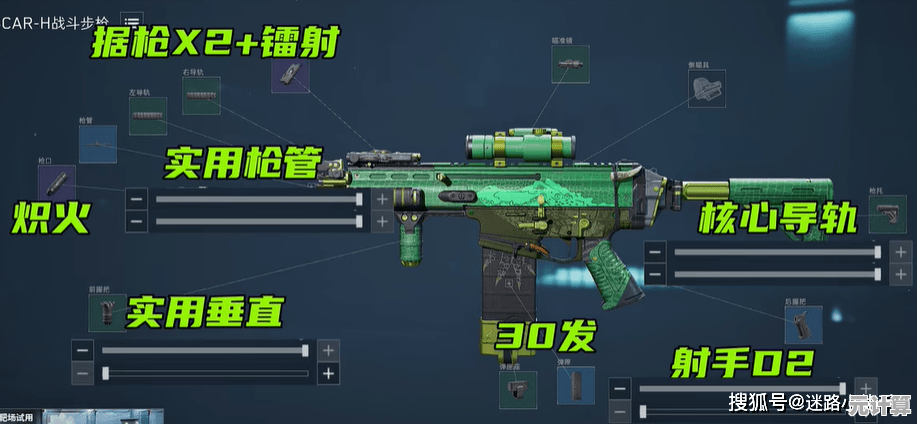
Task: Open the side sight (侧瞄具) slot
Action: 706,88
